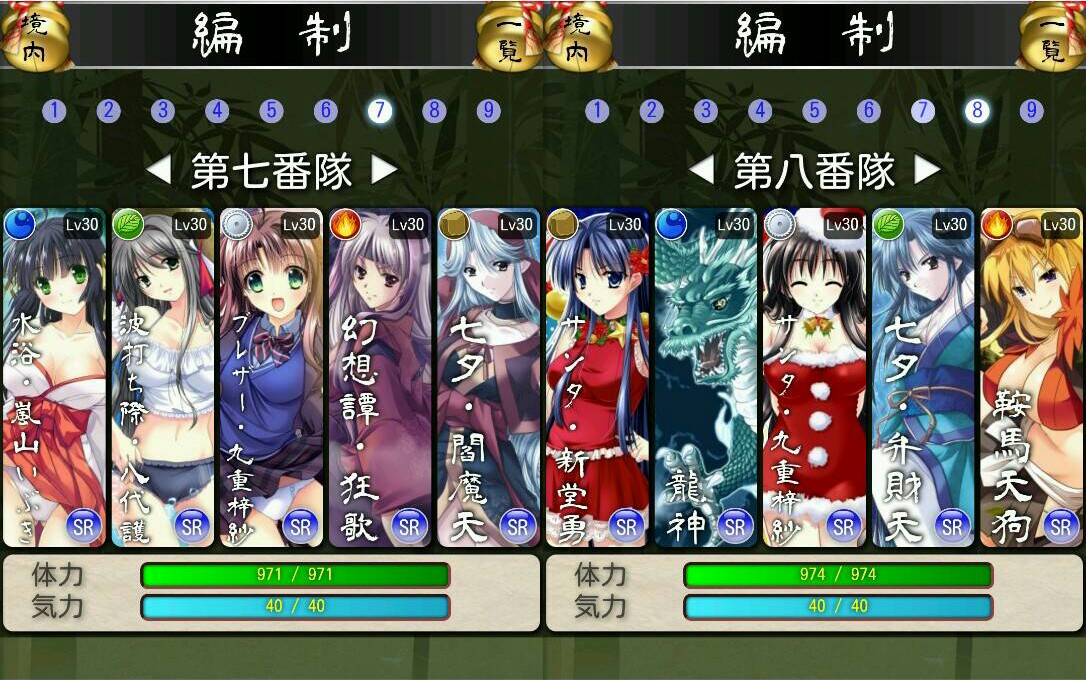Open the 七夕・閻魔天 card

click(487, 378)
